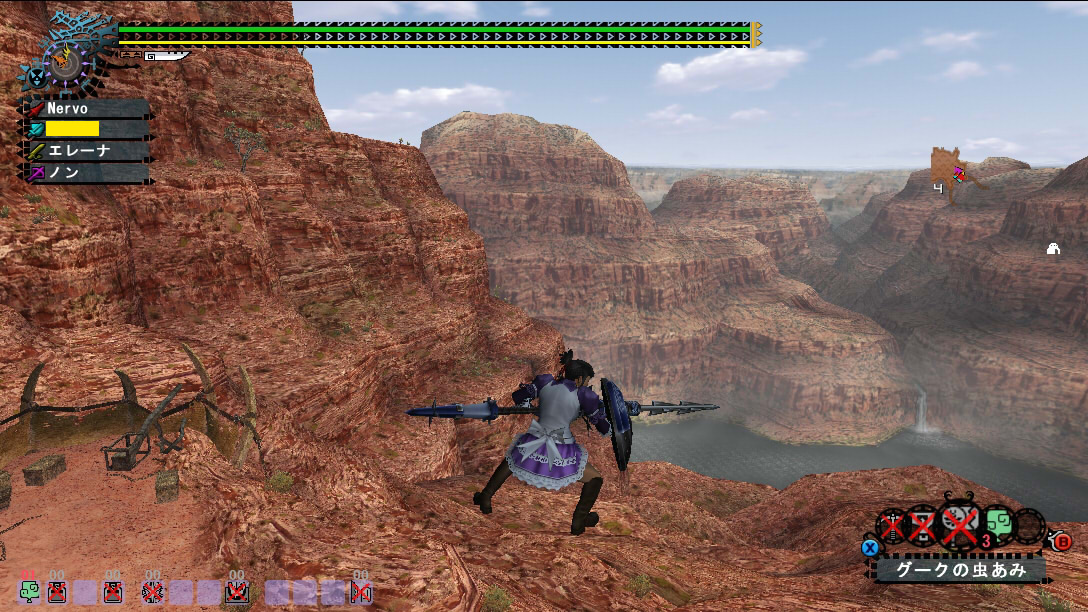
Task: Click the quest timer clock dial
Action: (x=64, y=62)
